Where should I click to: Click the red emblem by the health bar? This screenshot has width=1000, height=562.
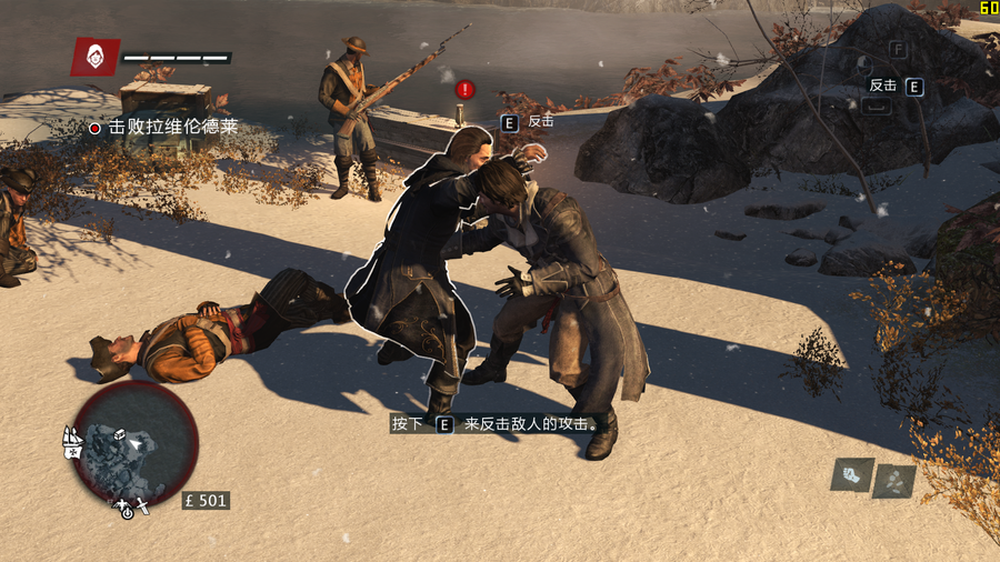pos(95,57)
